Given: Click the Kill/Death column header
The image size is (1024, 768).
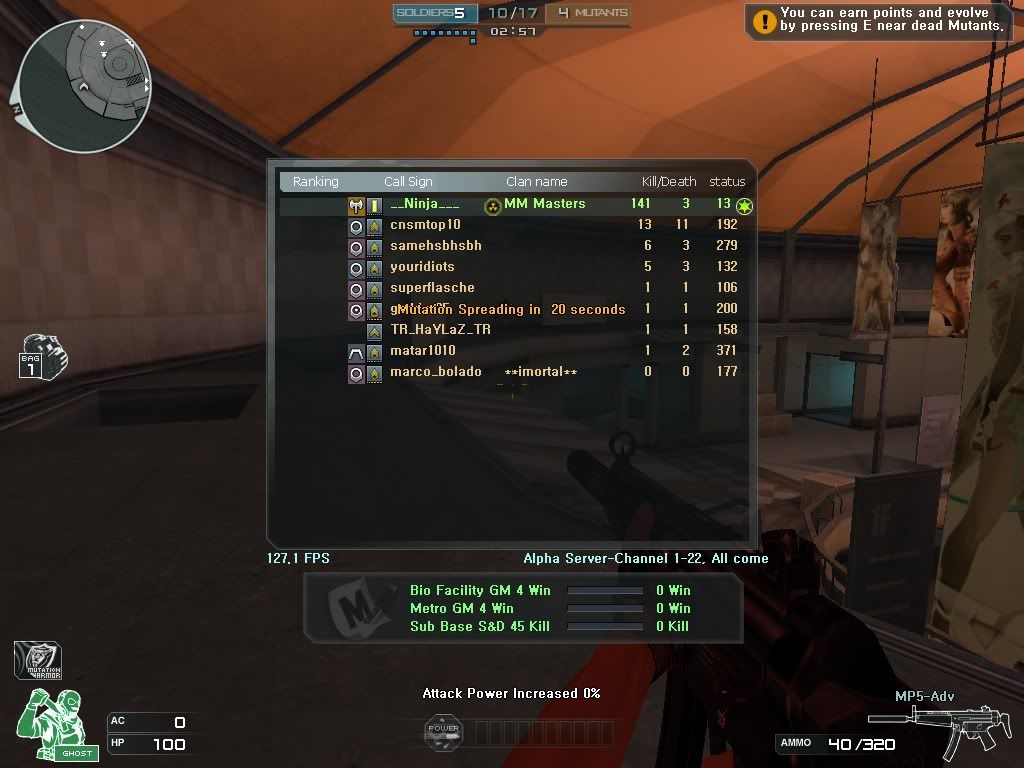Looking at the screenshot, I should coord(668,182).
